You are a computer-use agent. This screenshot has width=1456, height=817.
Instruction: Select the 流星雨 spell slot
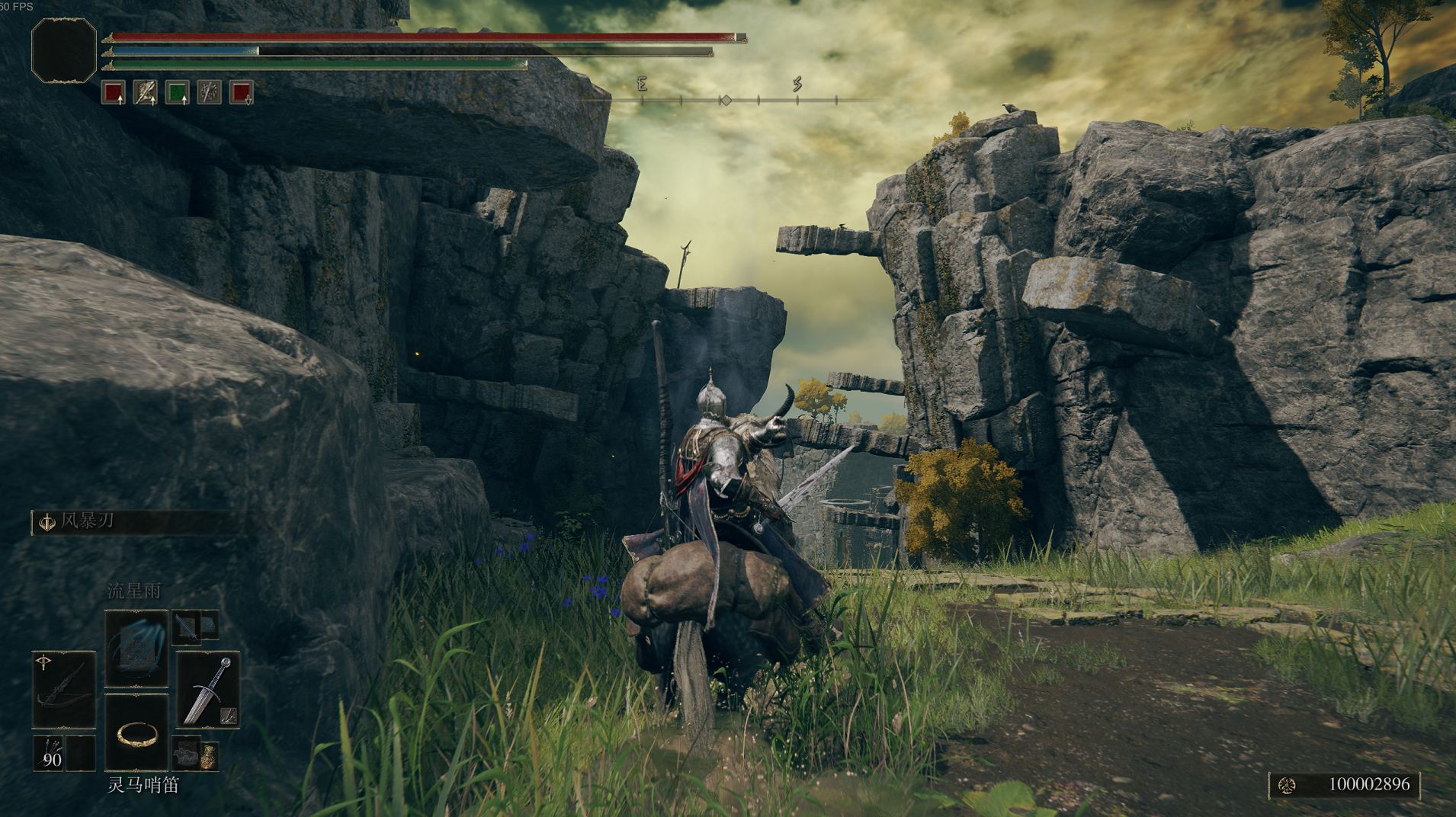coord(136,649)
